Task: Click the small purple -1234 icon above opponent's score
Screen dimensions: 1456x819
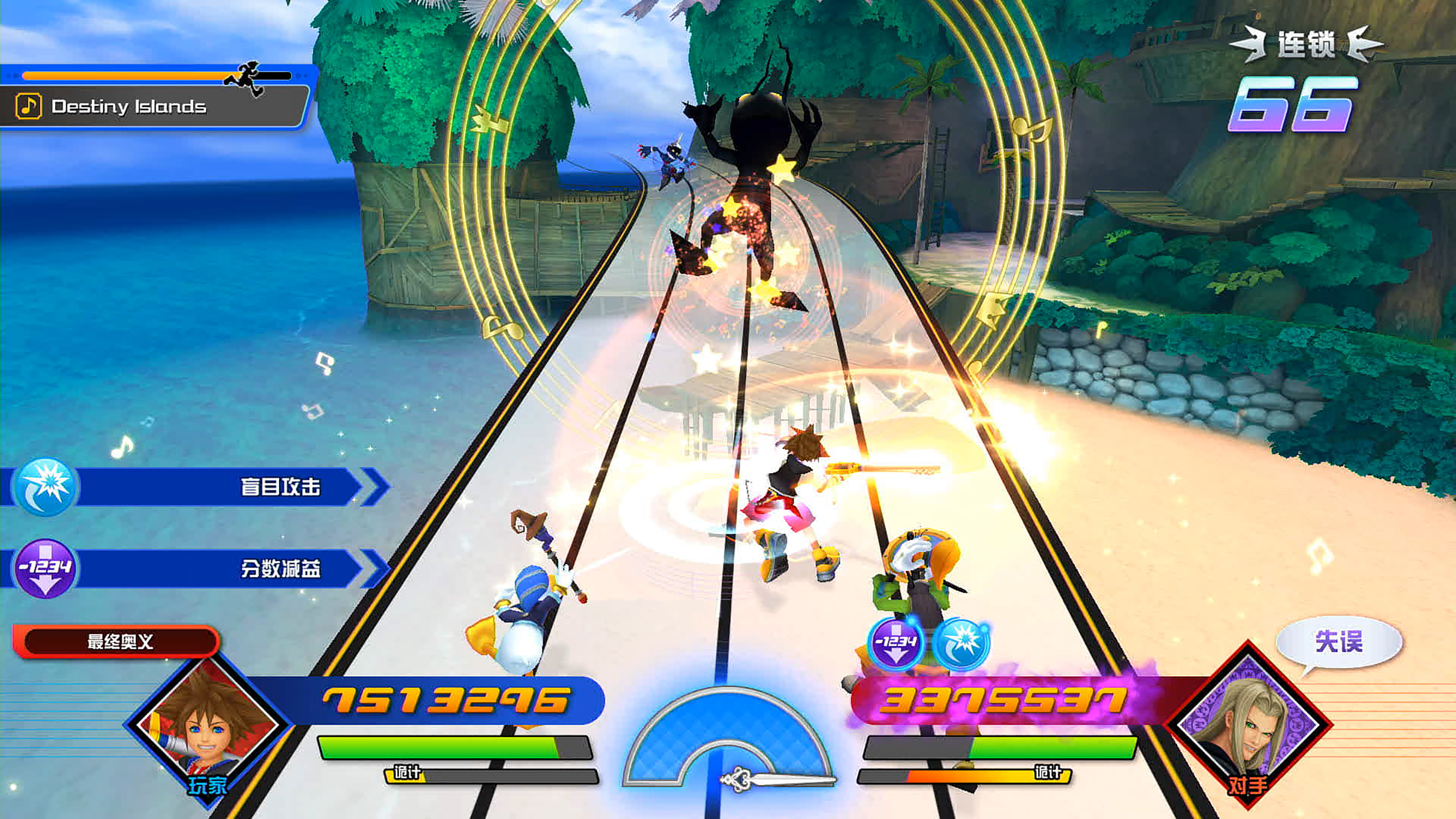Action: (895, 644)
